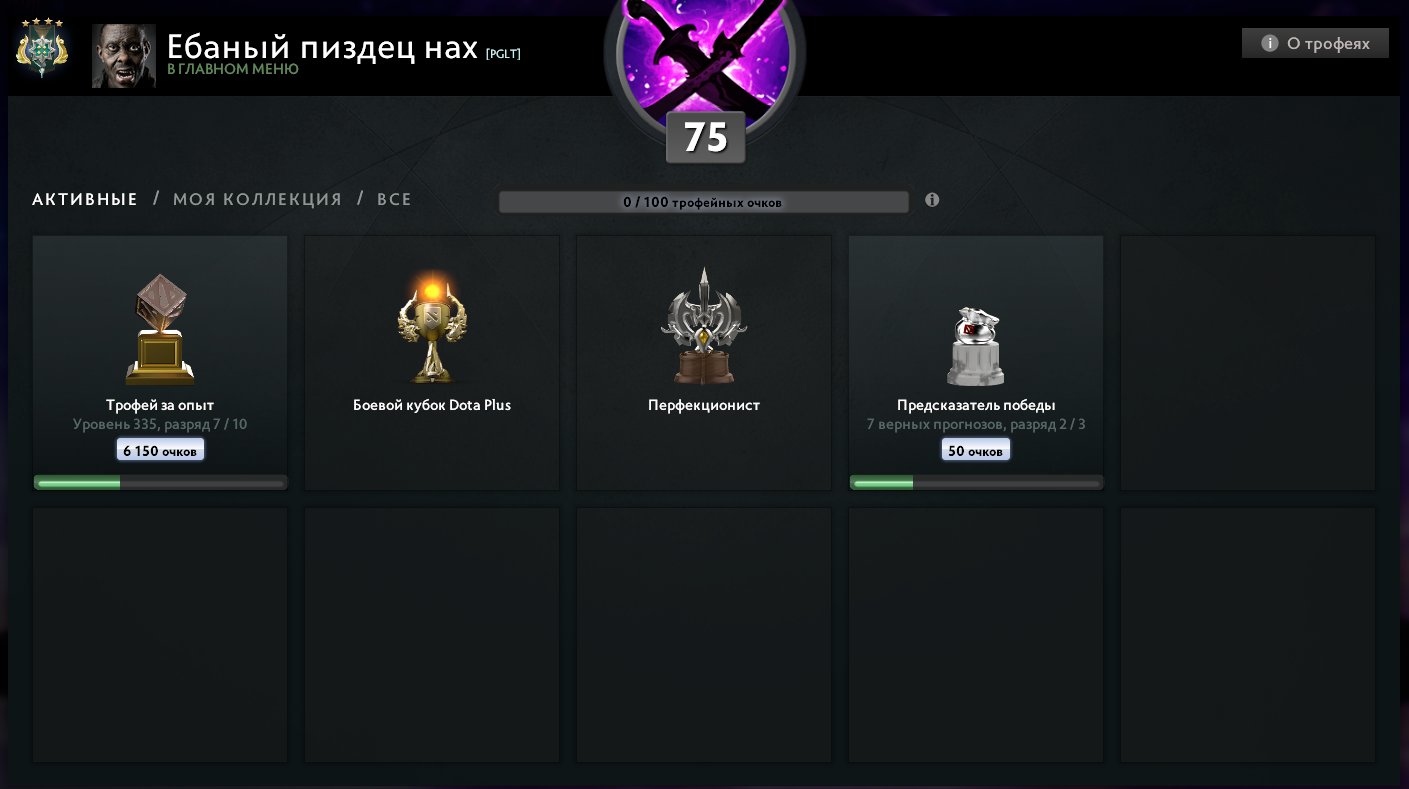
Task: Open the player avatar portrait
Action: click(124, 56)
